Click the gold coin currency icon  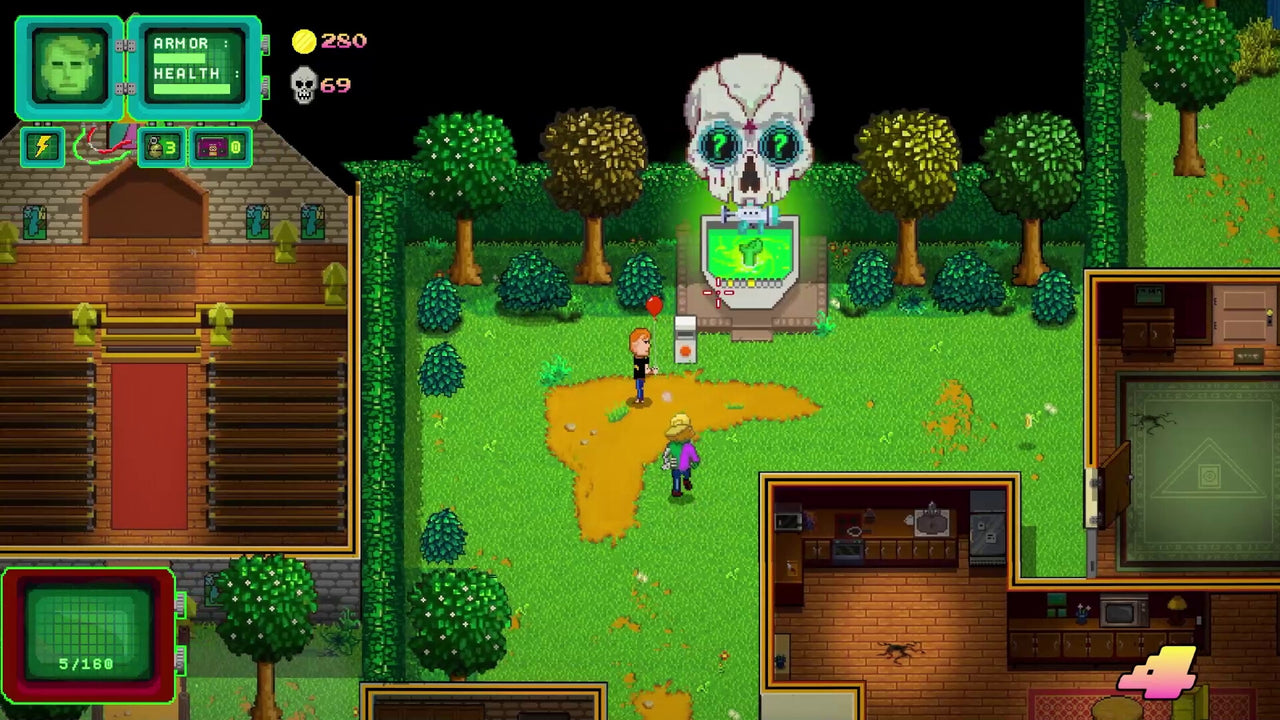click(303, 41)
